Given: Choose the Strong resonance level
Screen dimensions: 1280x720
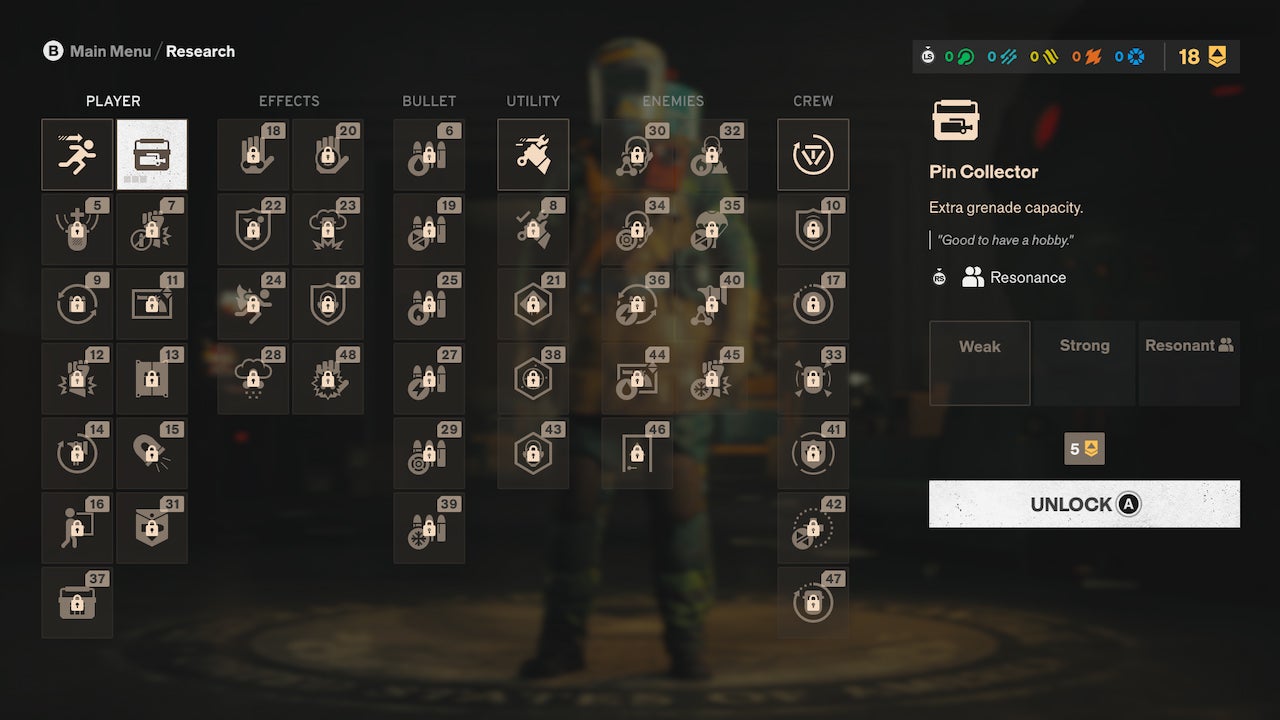Looking at the screenshot, I should click(x=1084, y=363).
